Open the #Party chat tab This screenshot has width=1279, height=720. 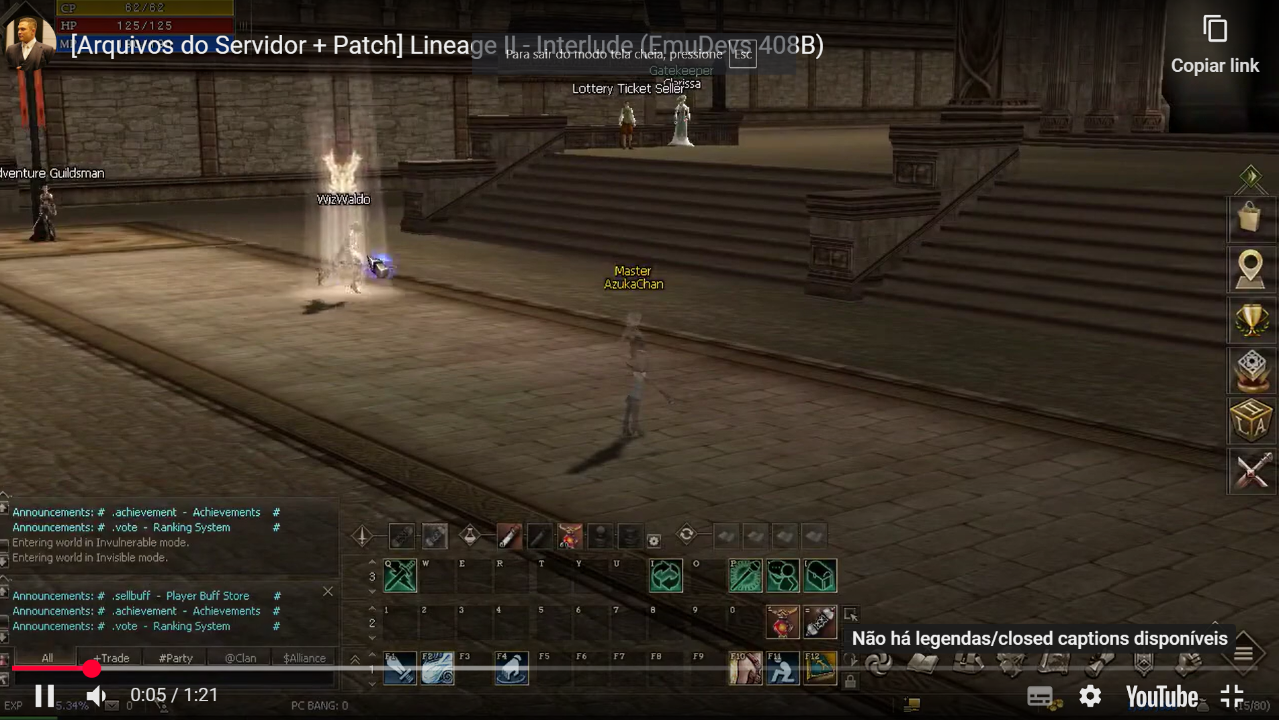(176, 658)
